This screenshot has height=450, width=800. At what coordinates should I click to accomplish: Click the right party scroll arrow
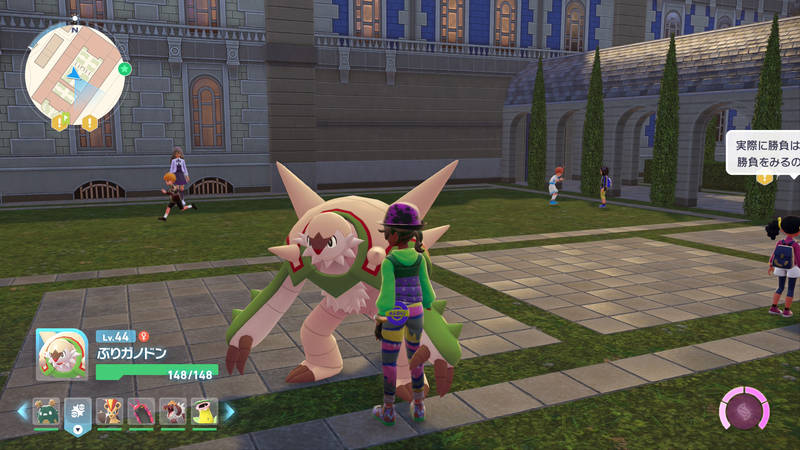(x=229, y=410)
